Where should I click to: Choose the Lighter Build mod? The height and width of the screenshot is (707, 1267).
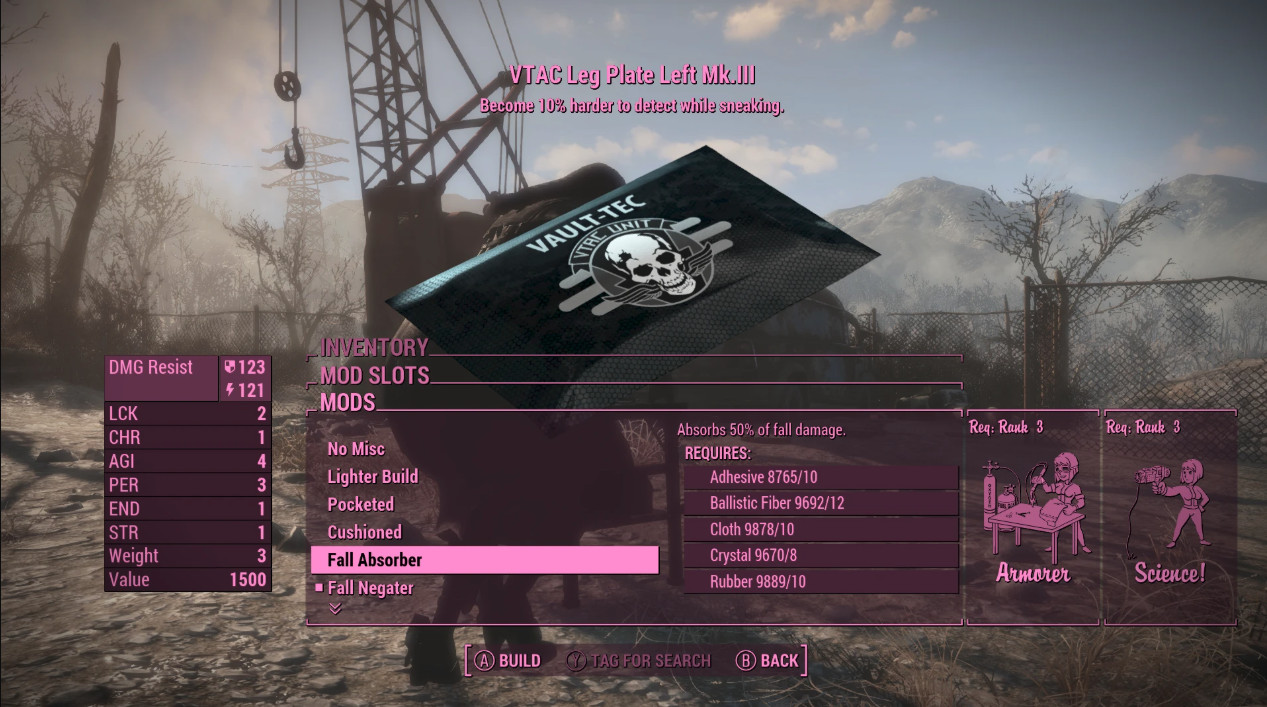coord(373,477)
